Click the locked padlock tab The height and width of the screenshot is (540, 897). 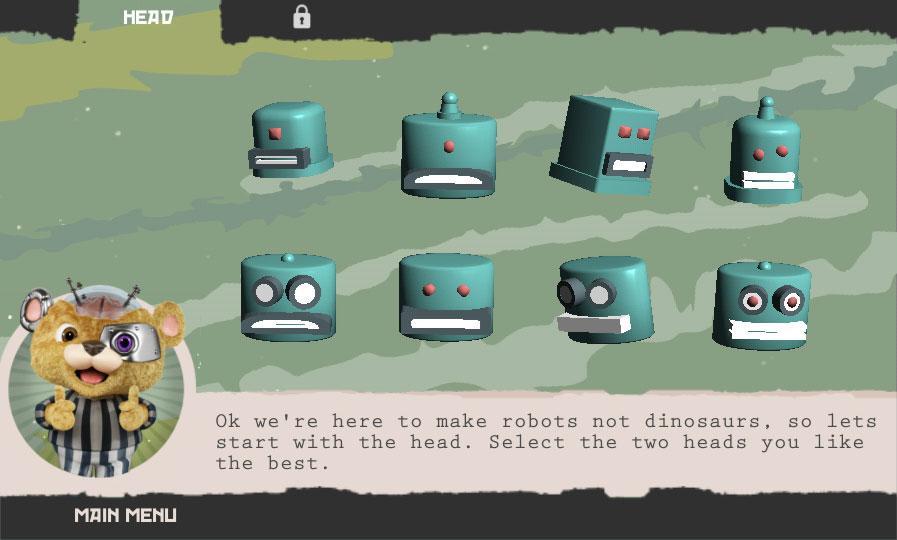[301, 17]
